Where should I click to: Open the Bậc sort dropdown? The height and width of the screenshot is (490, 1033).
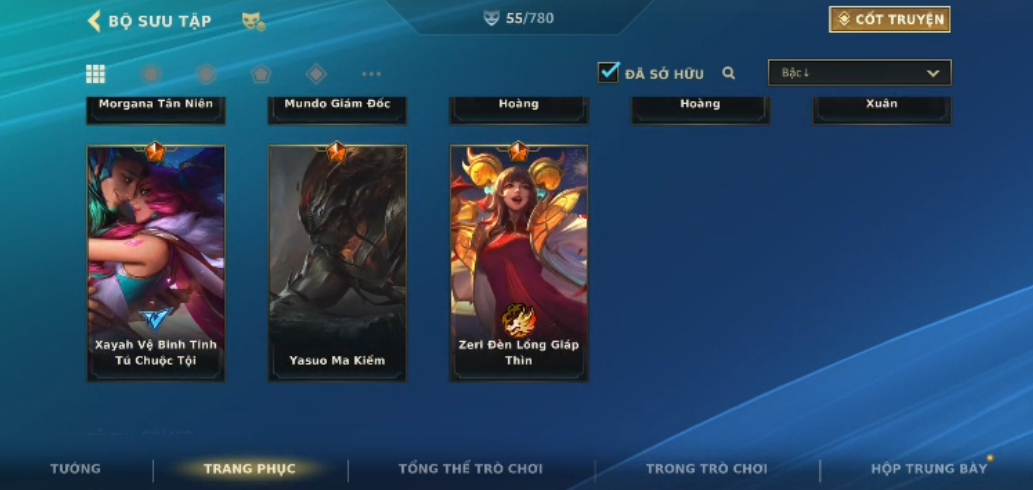click(x=859, y=73)
